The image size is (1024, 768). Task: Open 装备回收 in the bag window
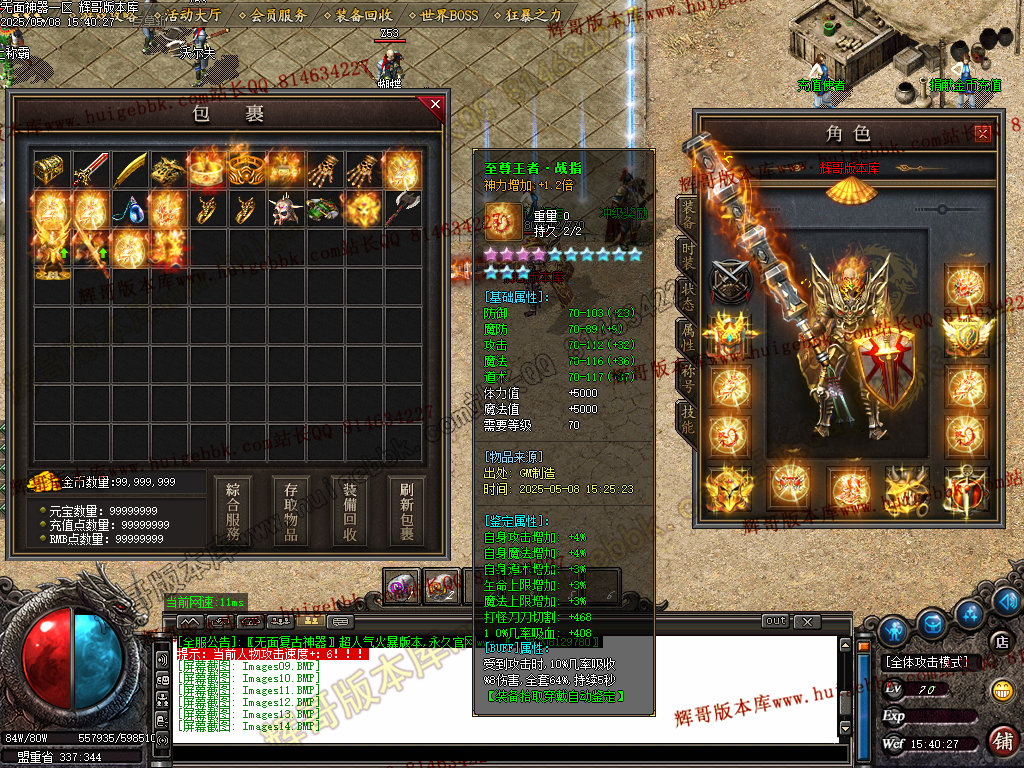click(x=350, y=512)
